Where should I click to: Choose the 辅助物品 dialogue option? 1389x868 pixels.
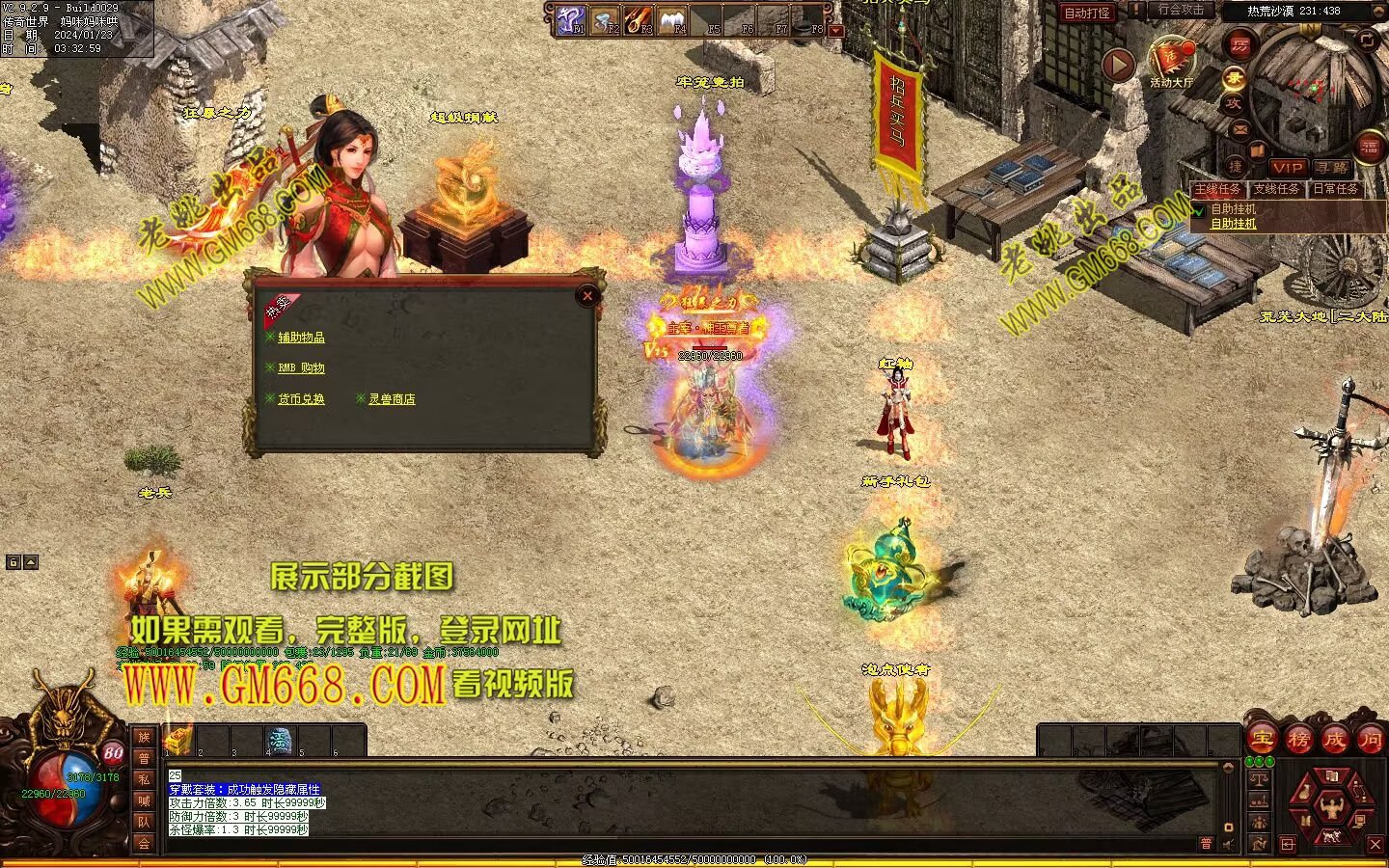tap(301, 338)
